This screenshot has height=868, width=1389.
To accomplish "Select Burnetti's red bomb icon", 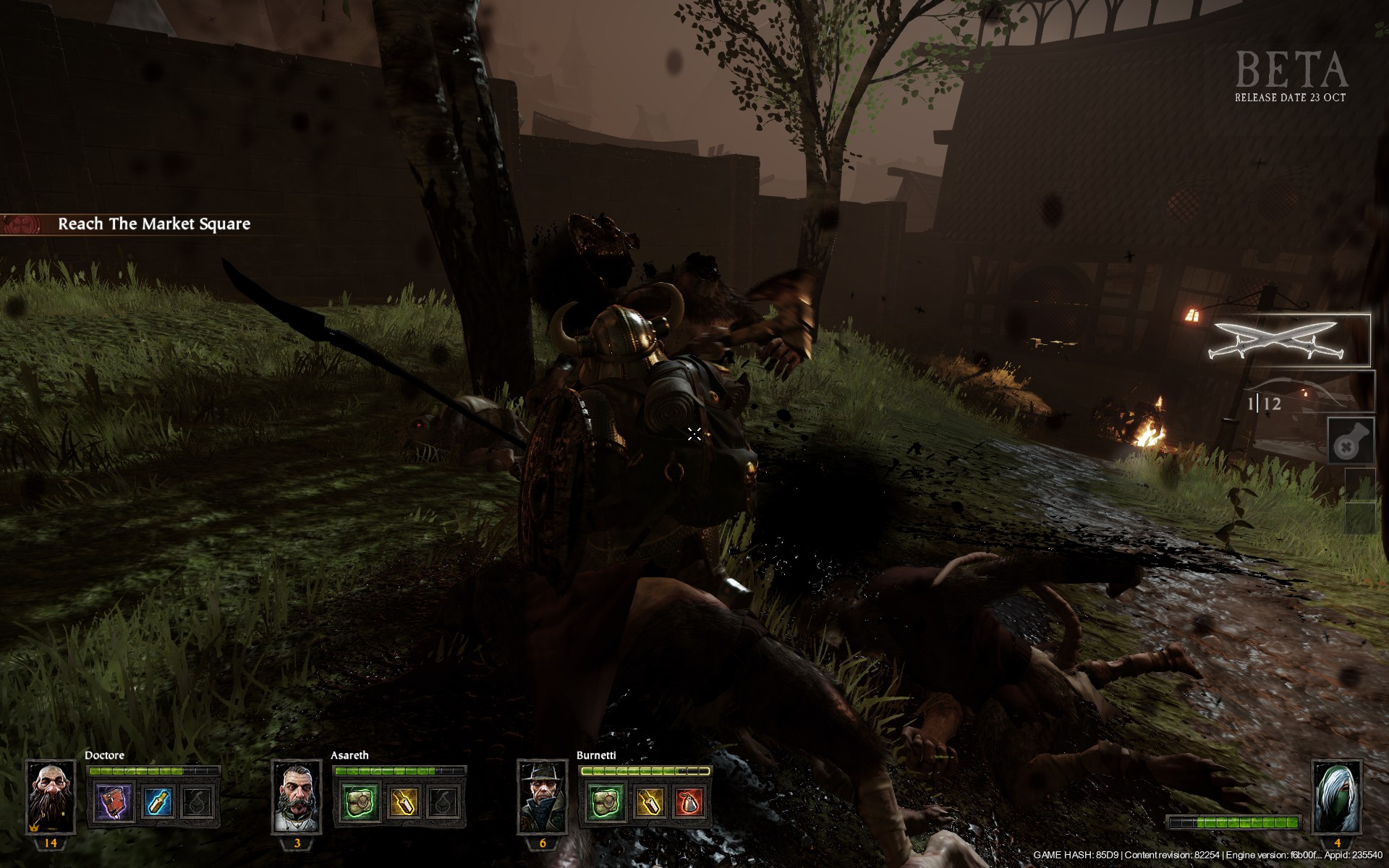I will 689,802.
